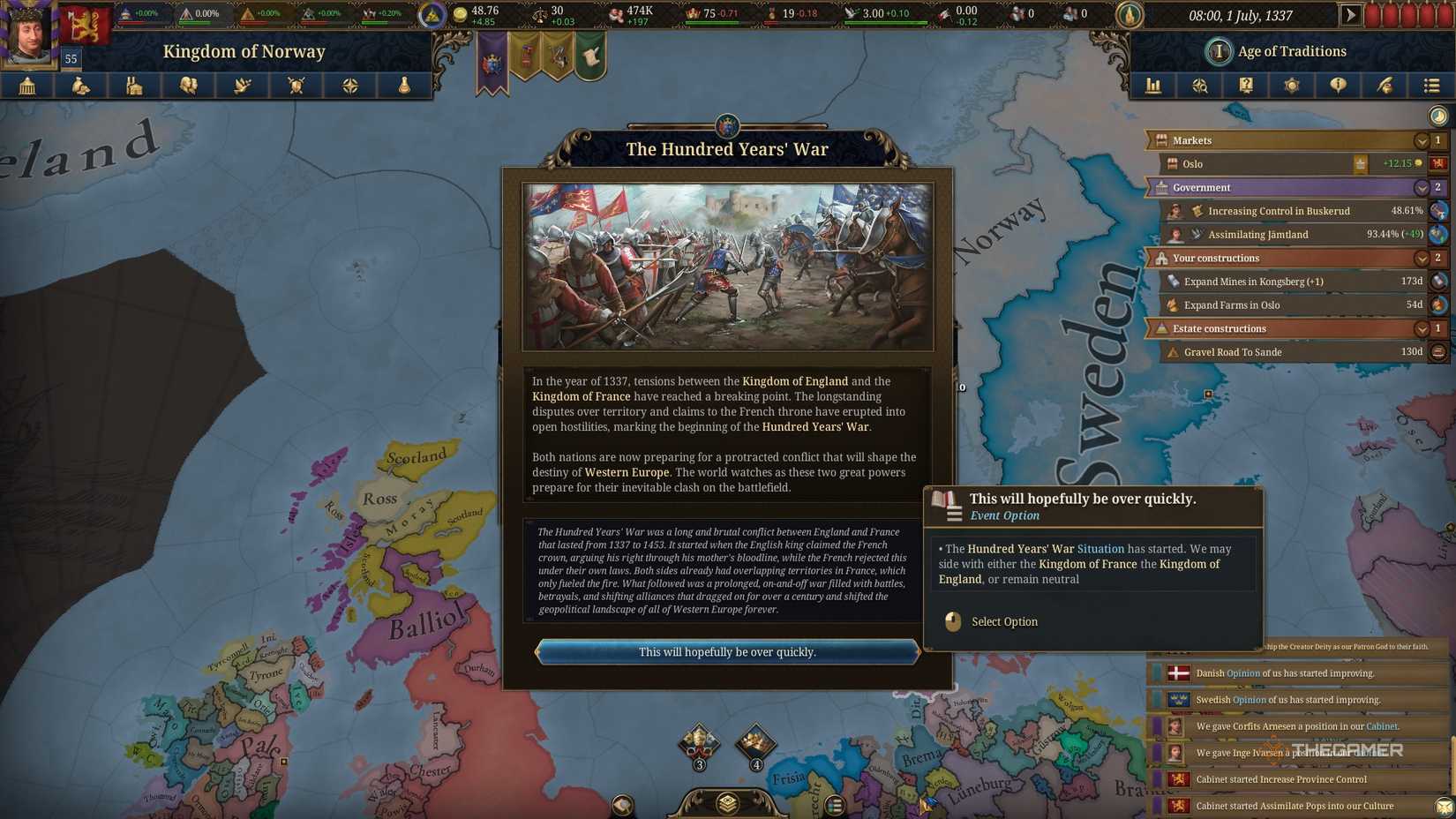Open the outliner list icon at far right
This screenshot has height=819, width=1456.
(x=1431, y=86)
